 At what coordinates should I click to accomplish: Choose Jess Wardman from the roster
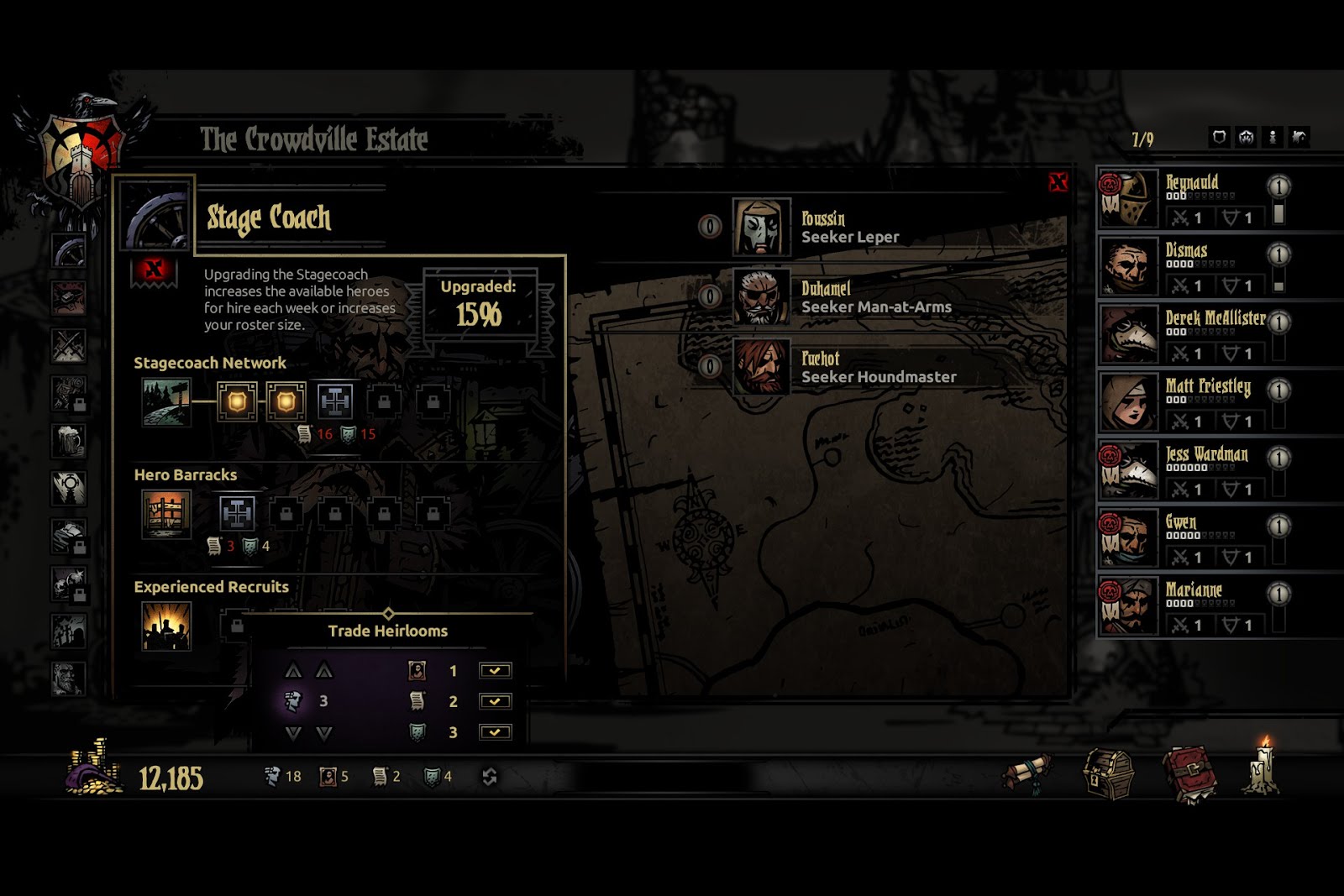1193,471
